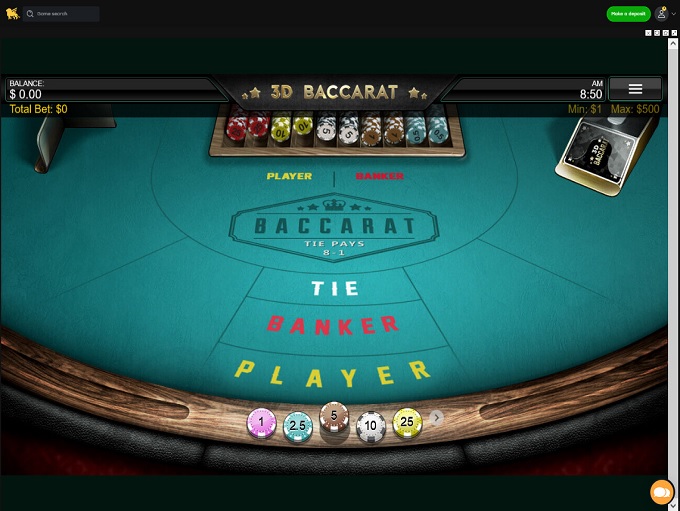
Task: Show more chips with the arrow
Action: 436,418
